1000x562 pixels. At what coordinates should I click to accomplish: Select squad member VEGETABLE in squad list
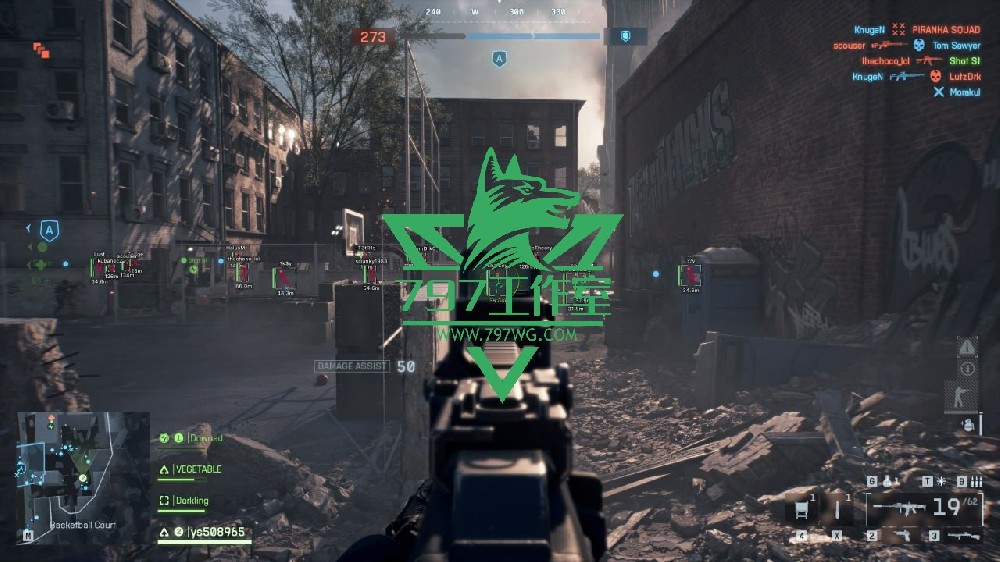coord(198,469)
